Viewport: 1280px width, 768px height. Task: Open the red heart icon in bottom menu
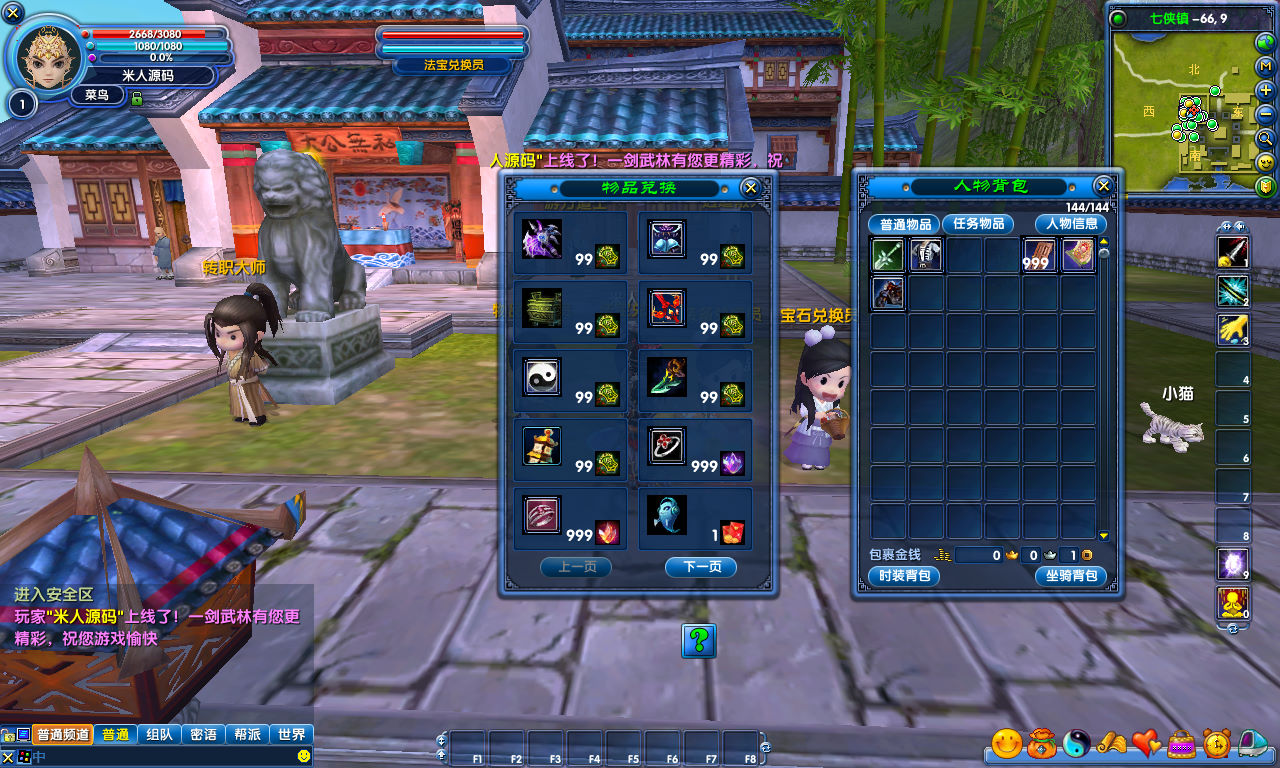[1146, 743]
